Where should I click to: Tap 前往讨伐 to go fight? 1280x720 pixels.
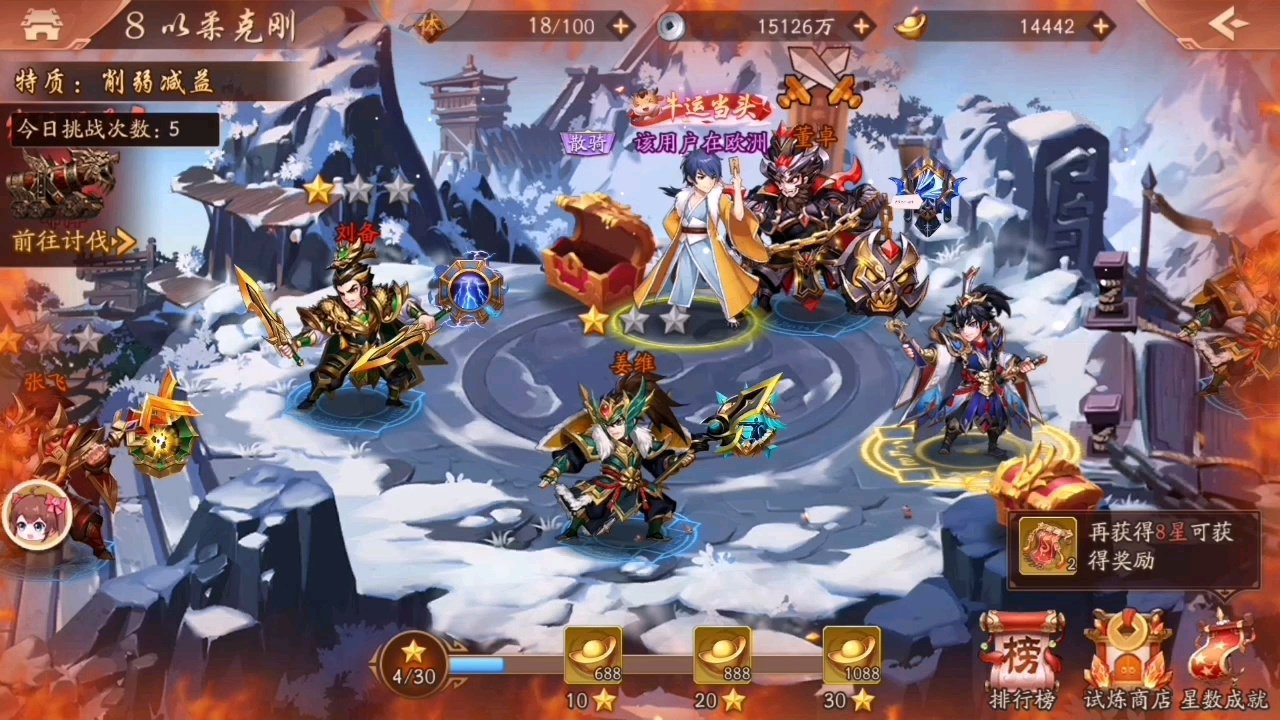pos(73,240)
